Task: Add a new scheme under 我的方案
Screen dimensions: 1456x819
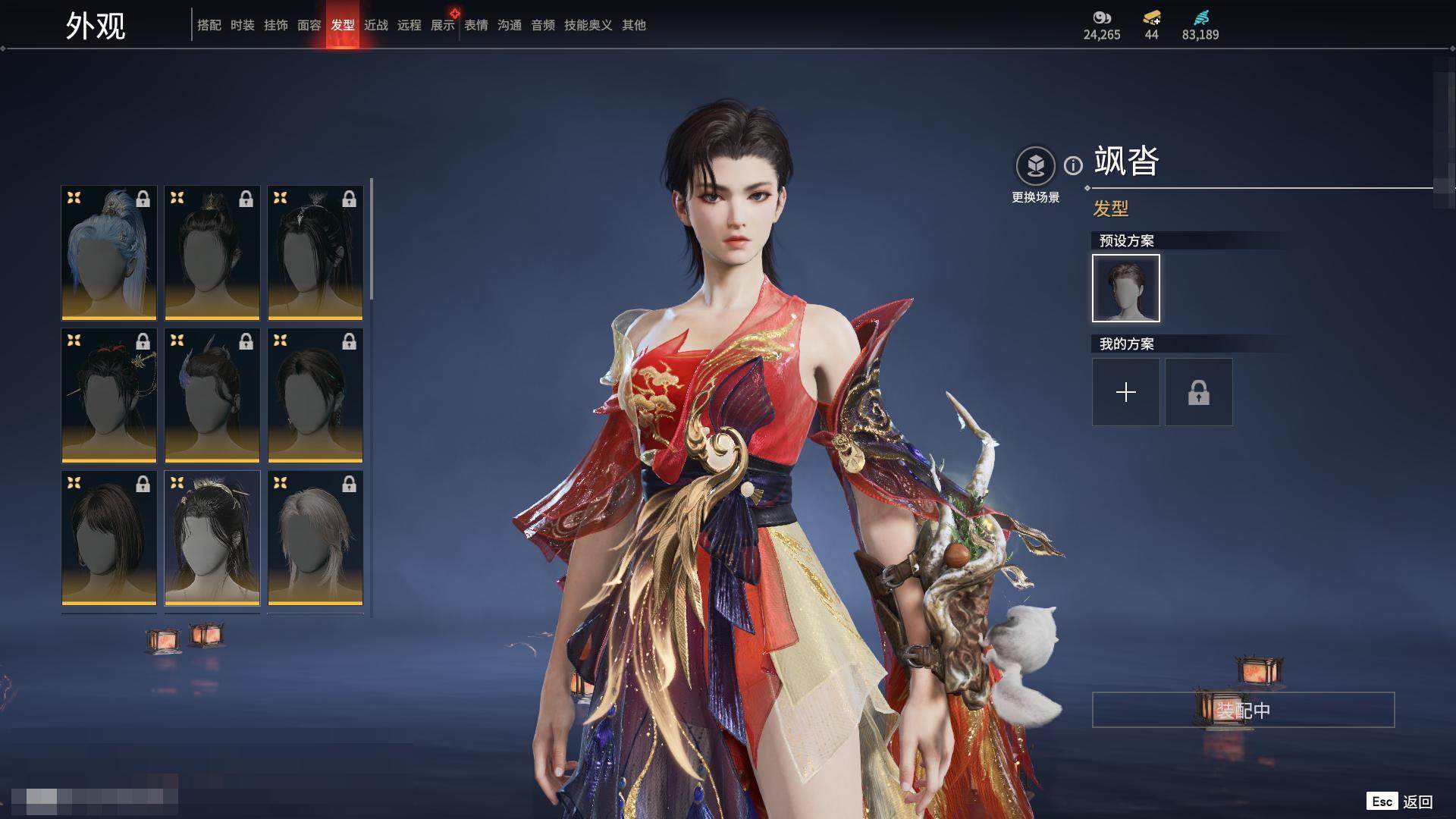Action: (1125, 392)
